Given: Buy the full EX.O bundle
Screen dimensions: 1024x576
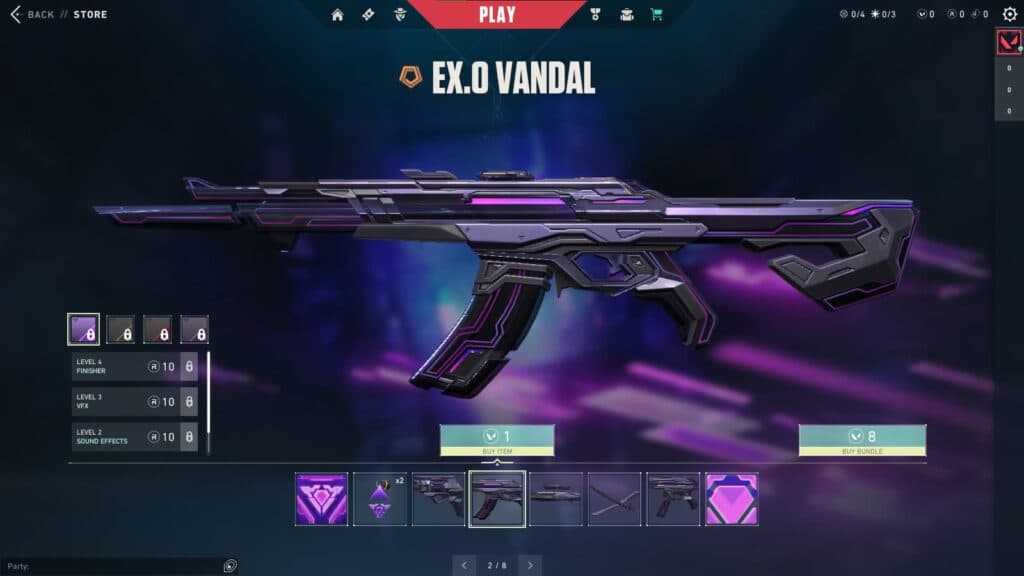Looking at the screenshot, I should 862,440.
